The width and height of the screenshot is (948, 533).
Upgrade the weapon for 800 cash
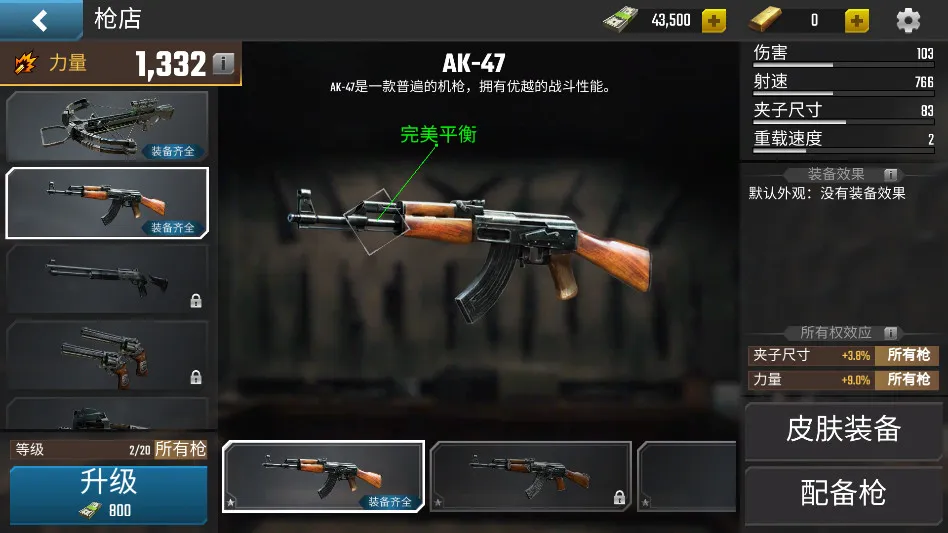(108, 493)
